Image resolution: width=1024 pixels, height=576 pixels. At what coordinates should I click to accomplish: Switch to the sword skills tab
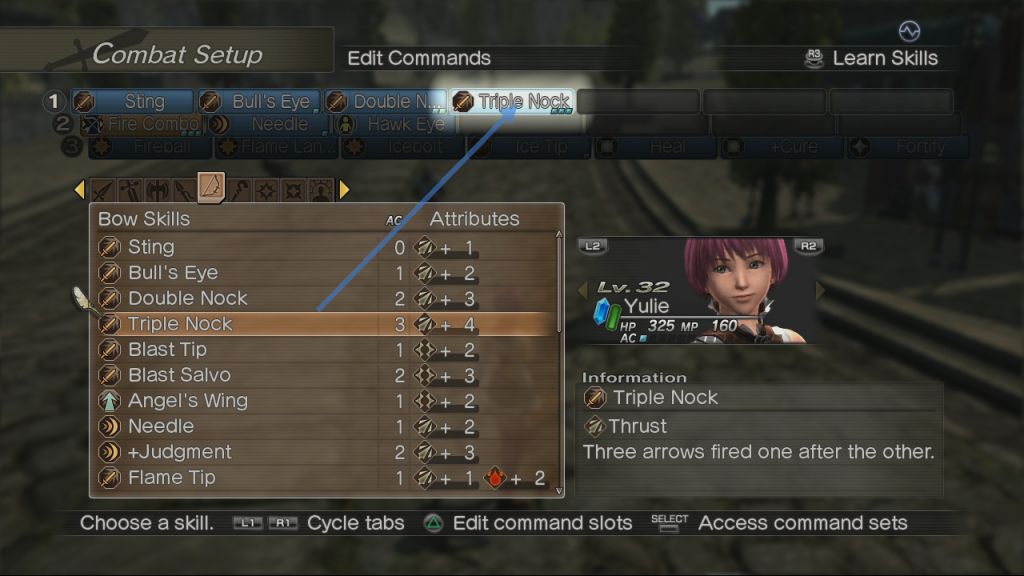[104, 189]
